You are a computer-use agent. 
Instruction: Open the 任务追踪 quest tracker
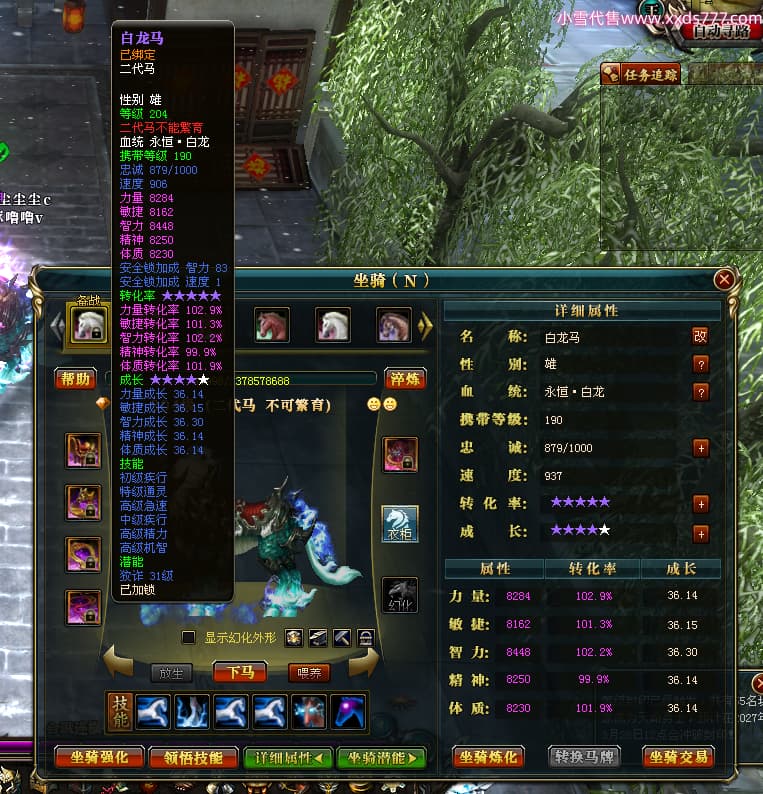641,74
